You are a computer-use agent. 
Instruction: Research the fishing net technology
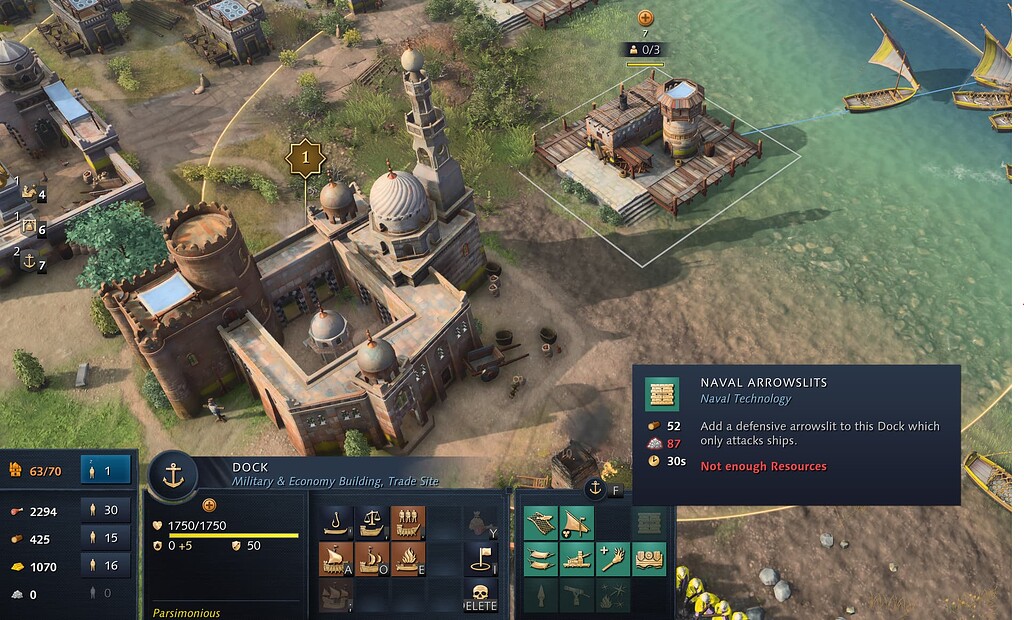click(540, 521)
